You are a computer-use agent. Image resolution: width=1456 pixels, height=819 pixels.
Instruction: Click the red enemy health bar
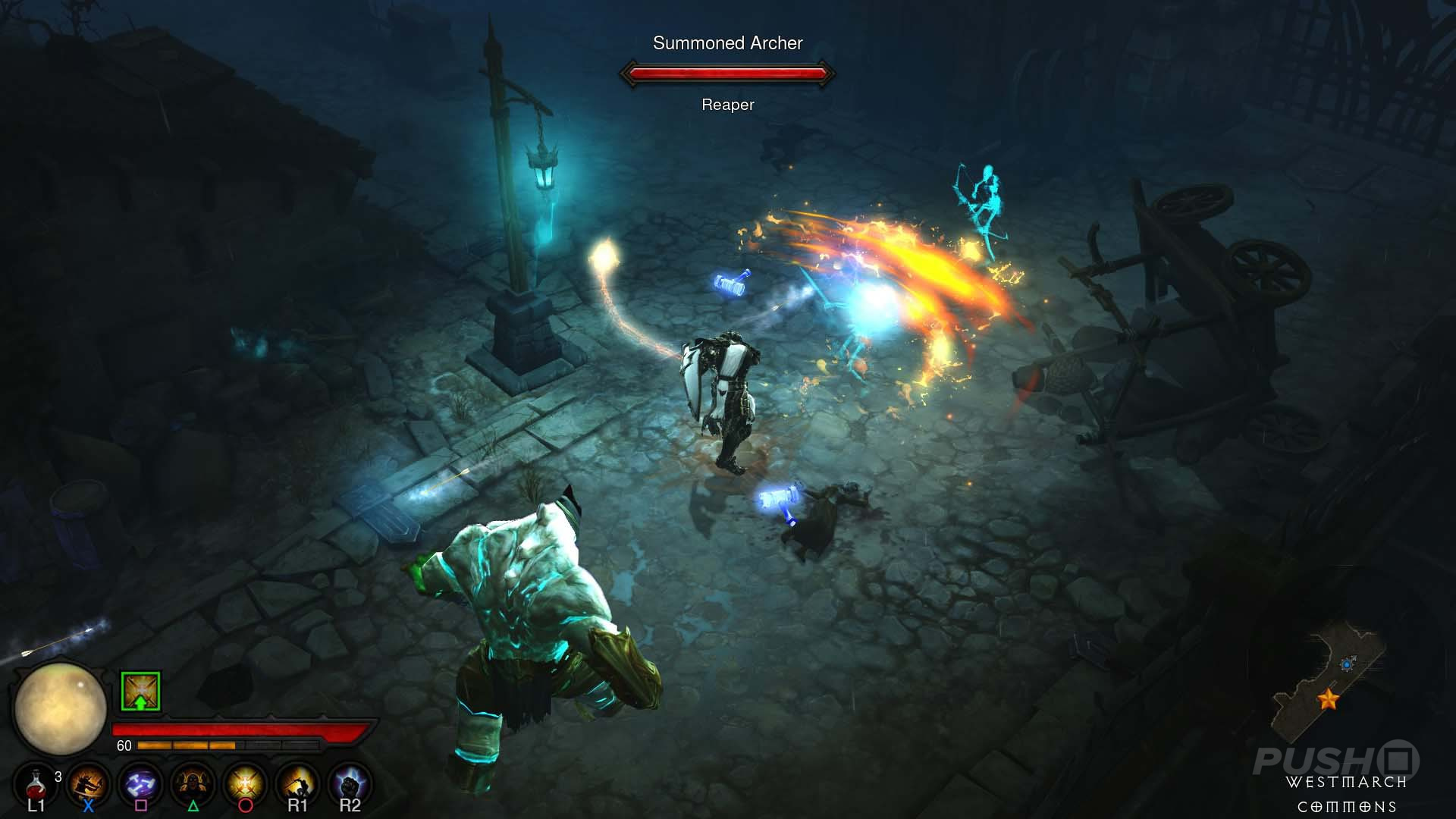[726, 74]
